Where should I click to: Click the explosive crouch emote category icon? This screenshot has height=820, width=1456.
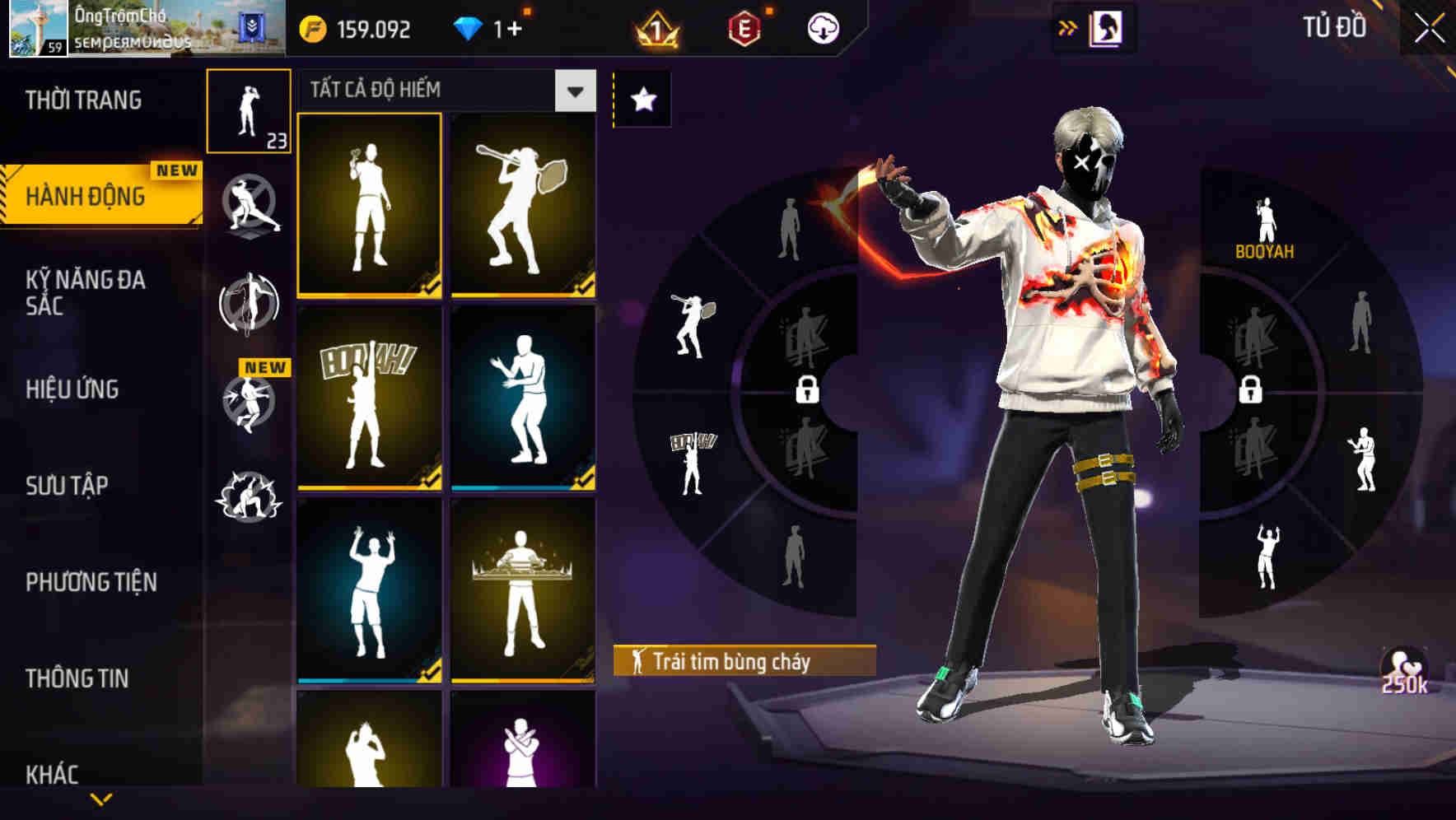click(x=250, y=496)
